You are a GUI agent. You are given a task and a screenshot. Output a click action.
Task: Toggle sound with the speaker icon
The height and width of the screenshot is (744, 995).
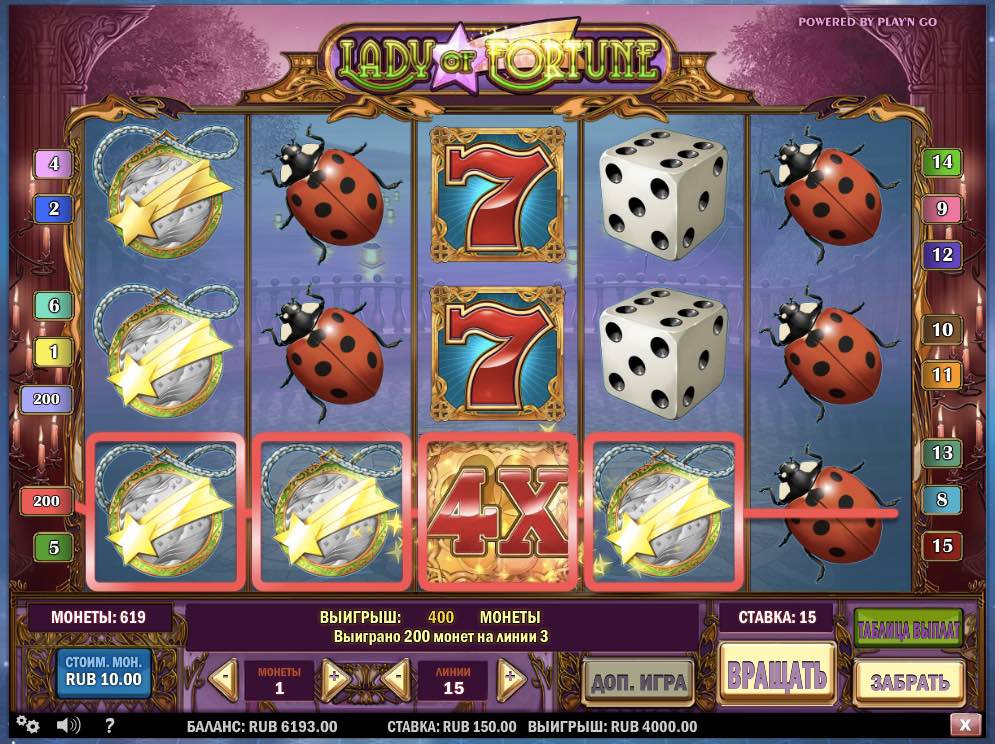pyautogui.click(x=69, y=726)
